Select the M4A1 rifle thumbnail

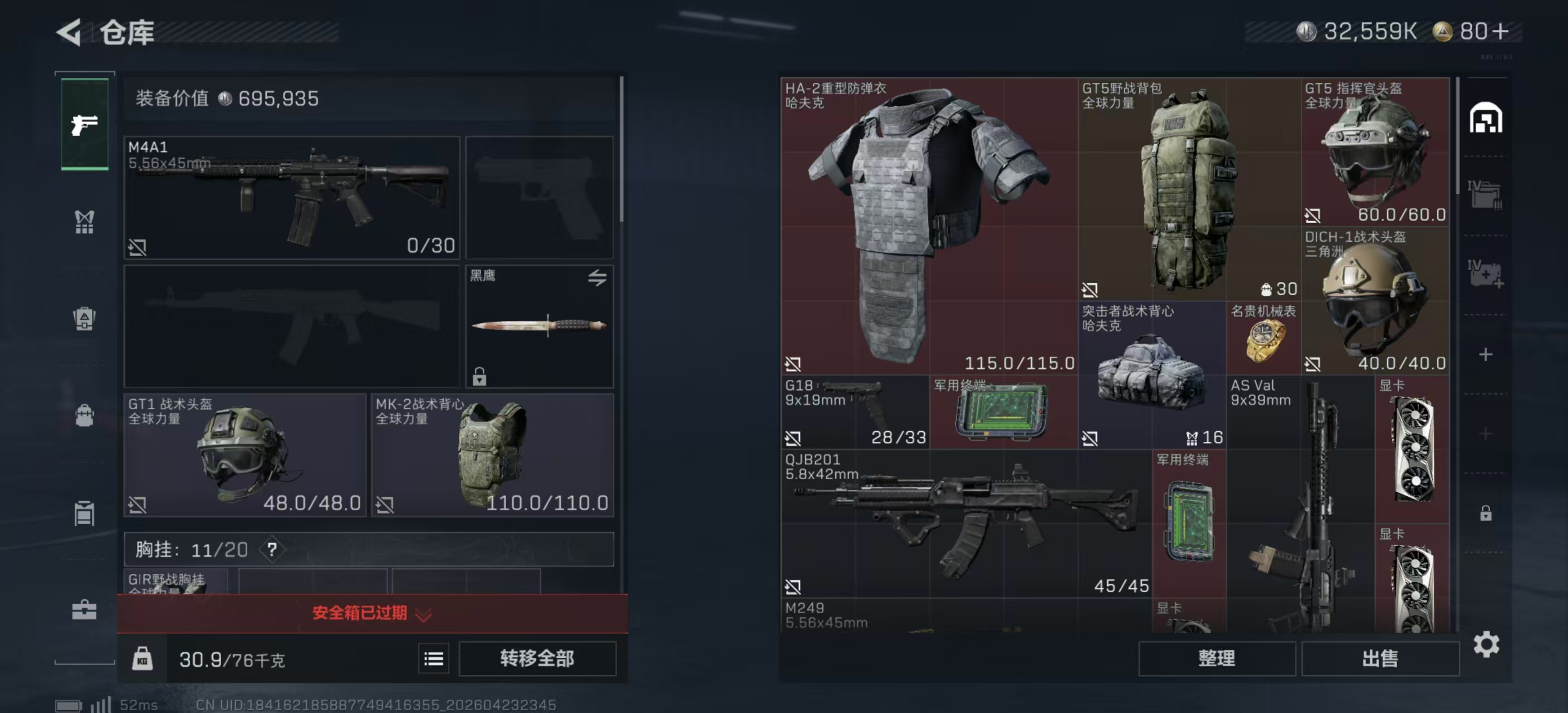(x=291, y=195)
